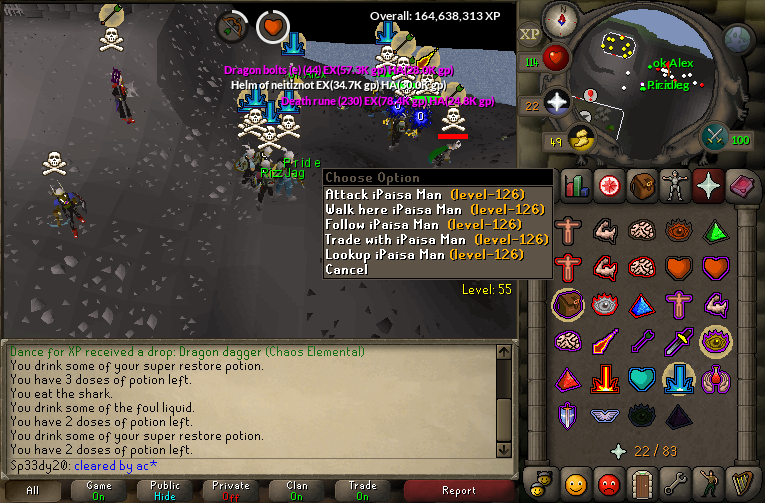Viewport: 765px width, 504px height.
Task: Open the world map globe button
Action: click(737, 39)
